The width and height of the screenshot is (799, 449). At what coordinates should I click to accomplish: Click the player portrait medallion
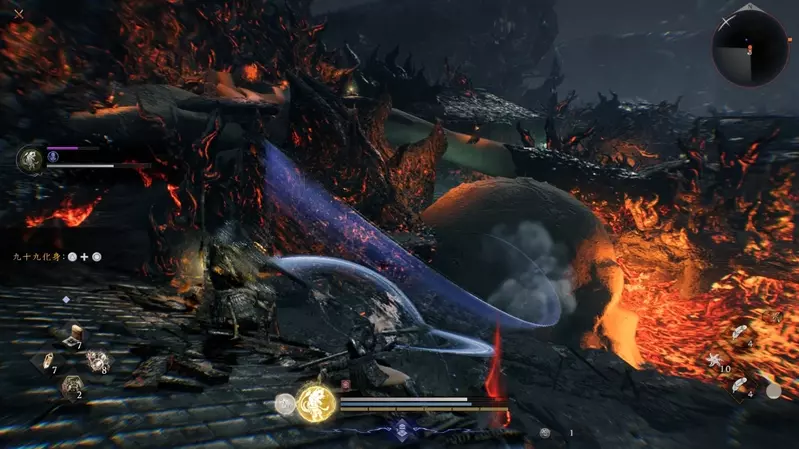point(31,158)
